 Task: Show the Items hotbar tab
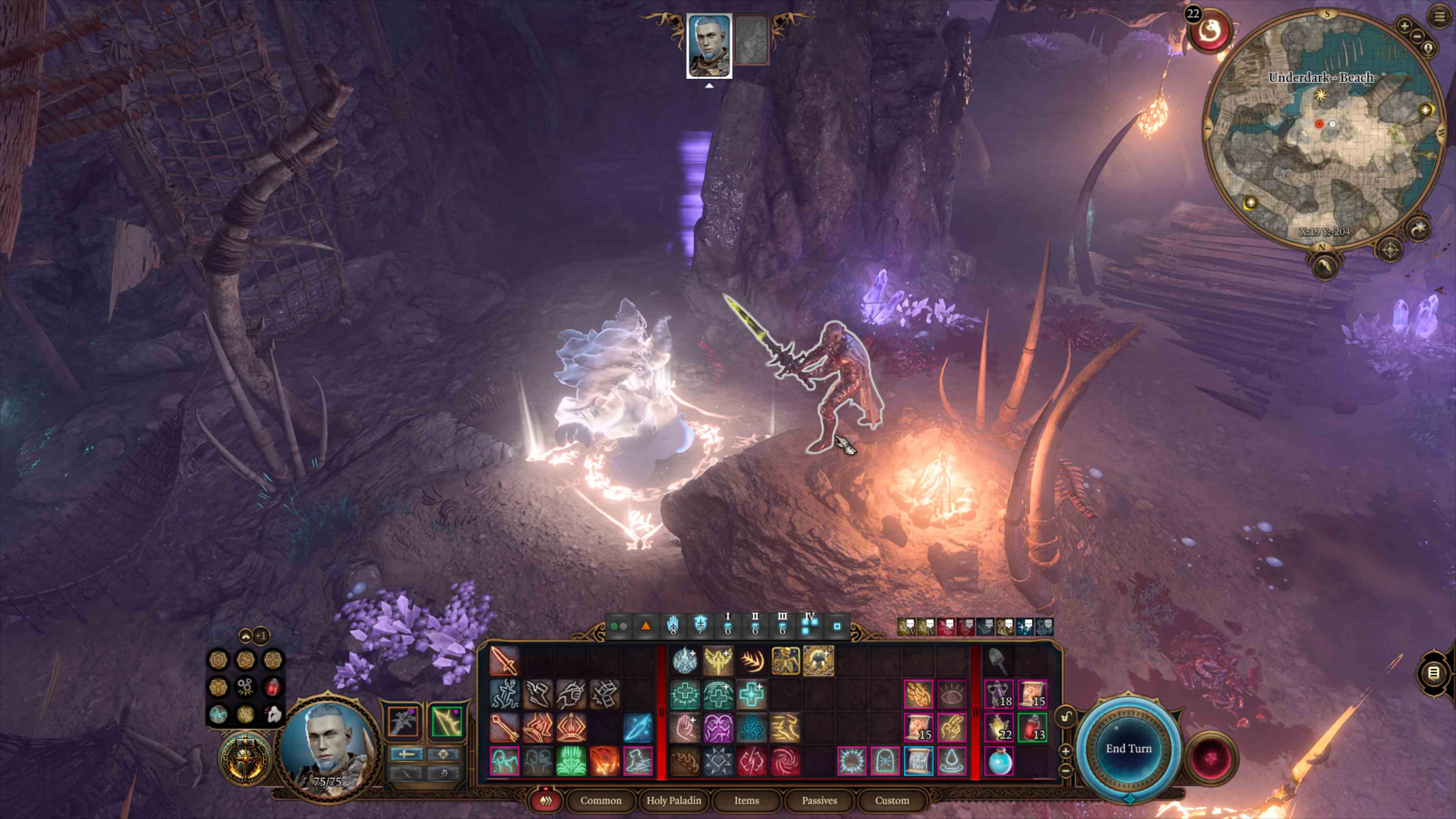(746, 800)
